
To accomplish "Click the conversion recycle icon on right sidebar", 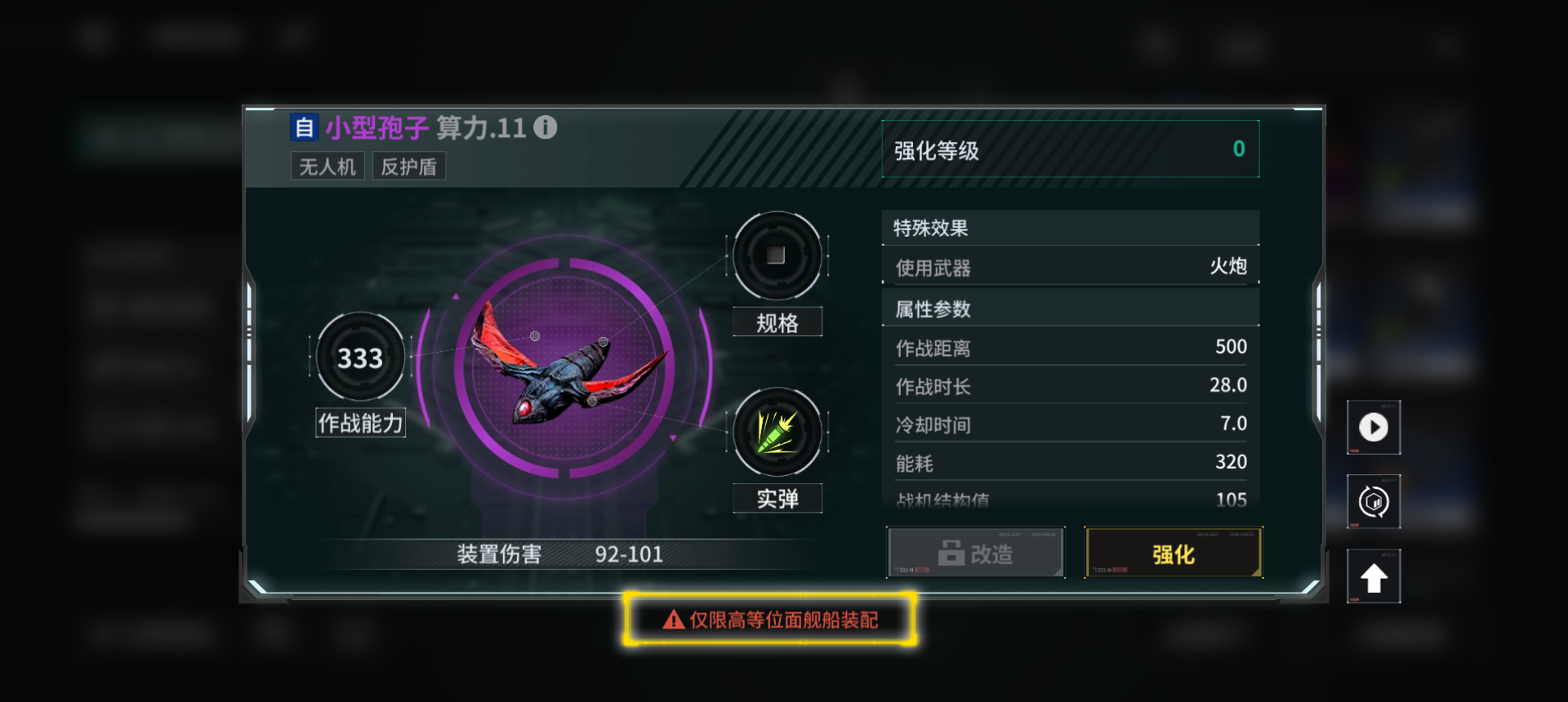I will tap(1374, 501).
